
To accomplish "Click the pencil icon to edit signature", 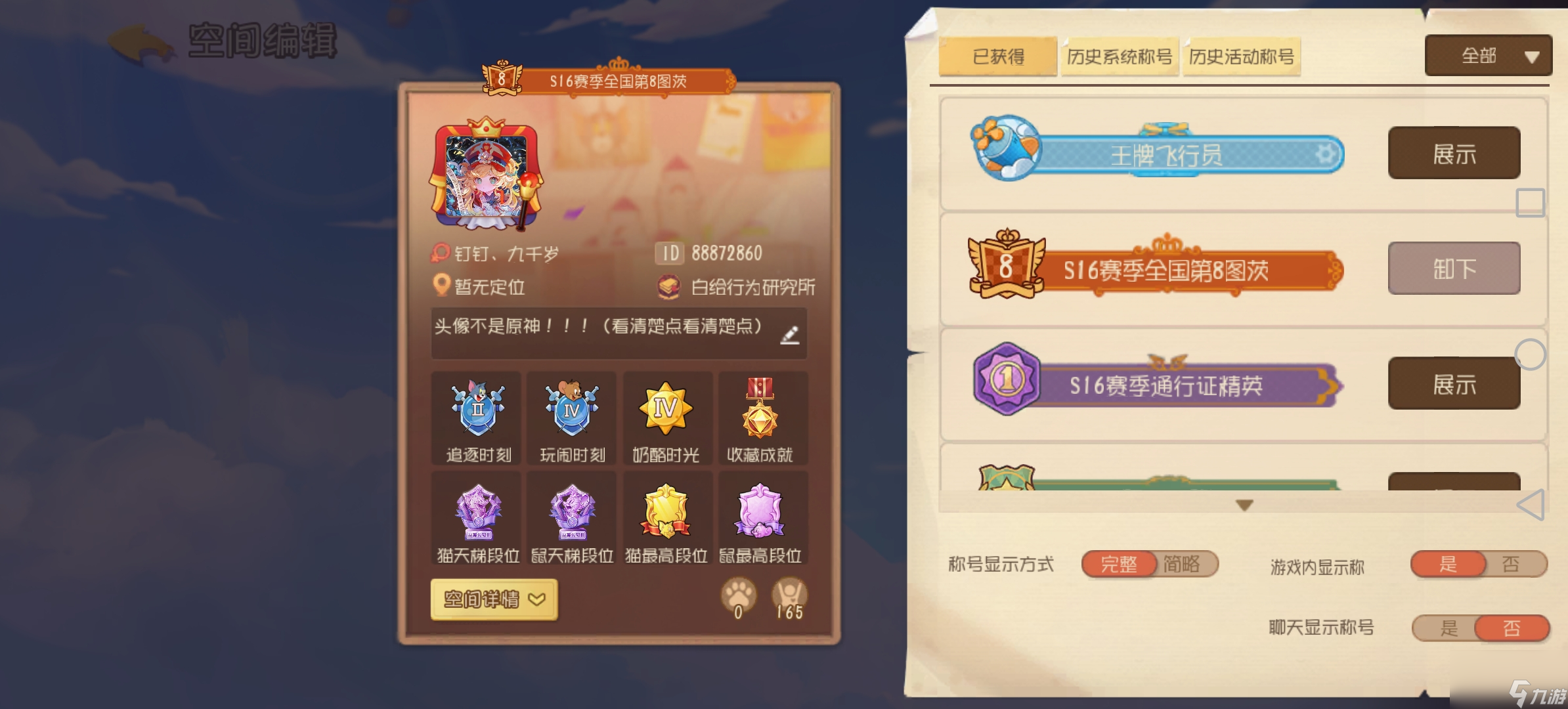I will point(791,335).
